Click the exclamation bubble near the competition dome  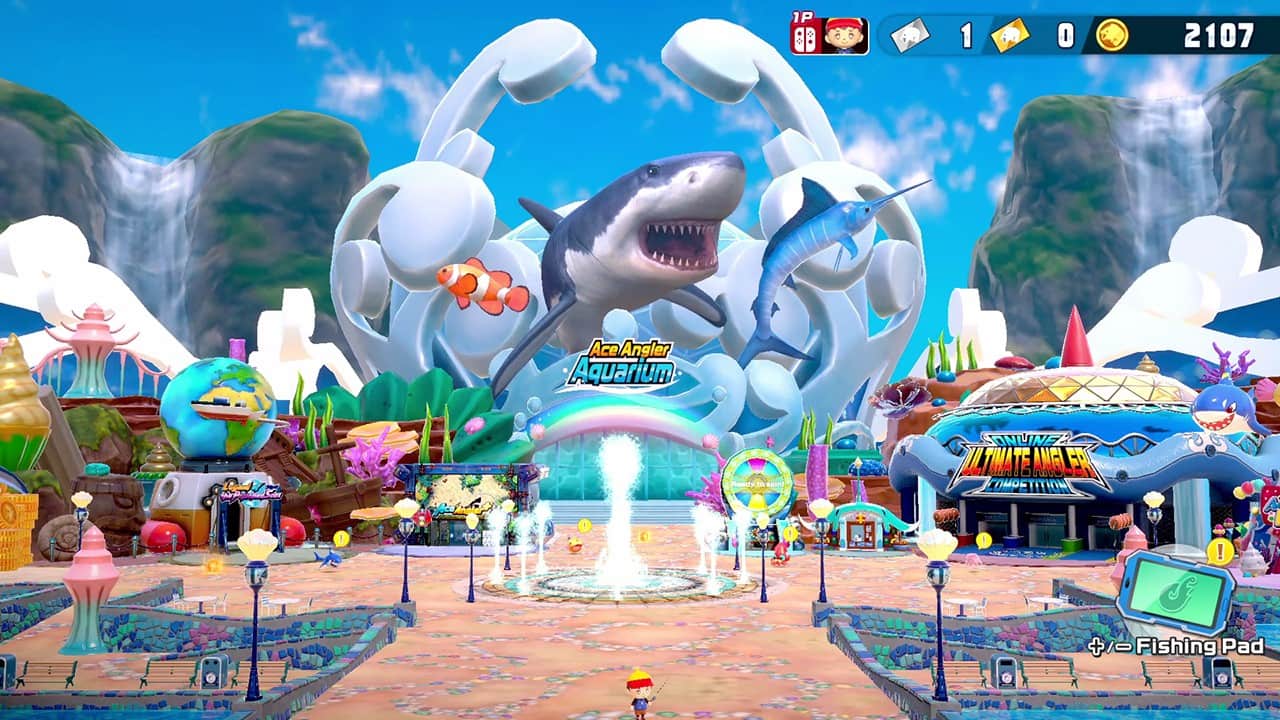(983, 540)
